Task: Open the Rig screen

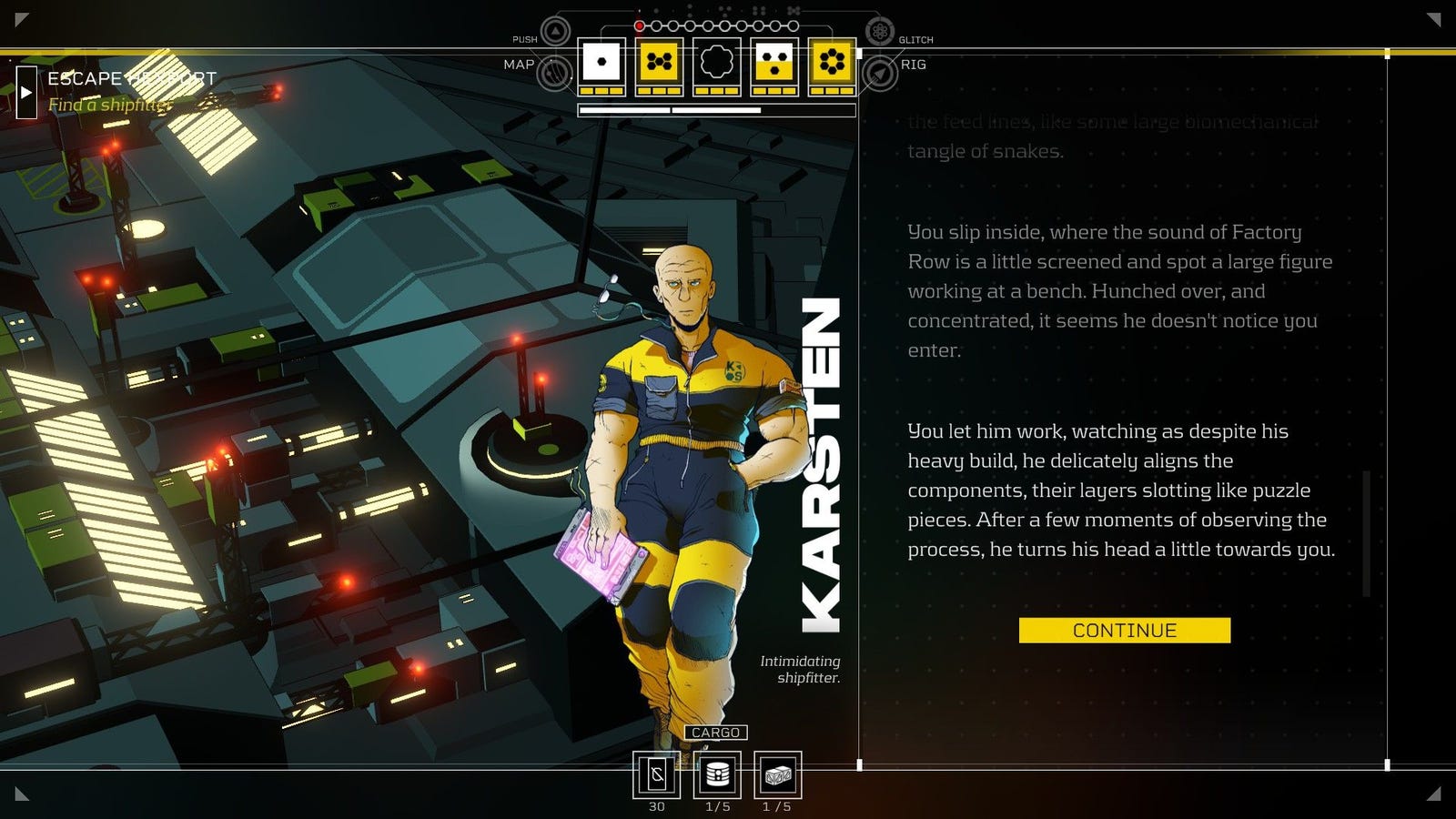Action: (x=880, y=73)
